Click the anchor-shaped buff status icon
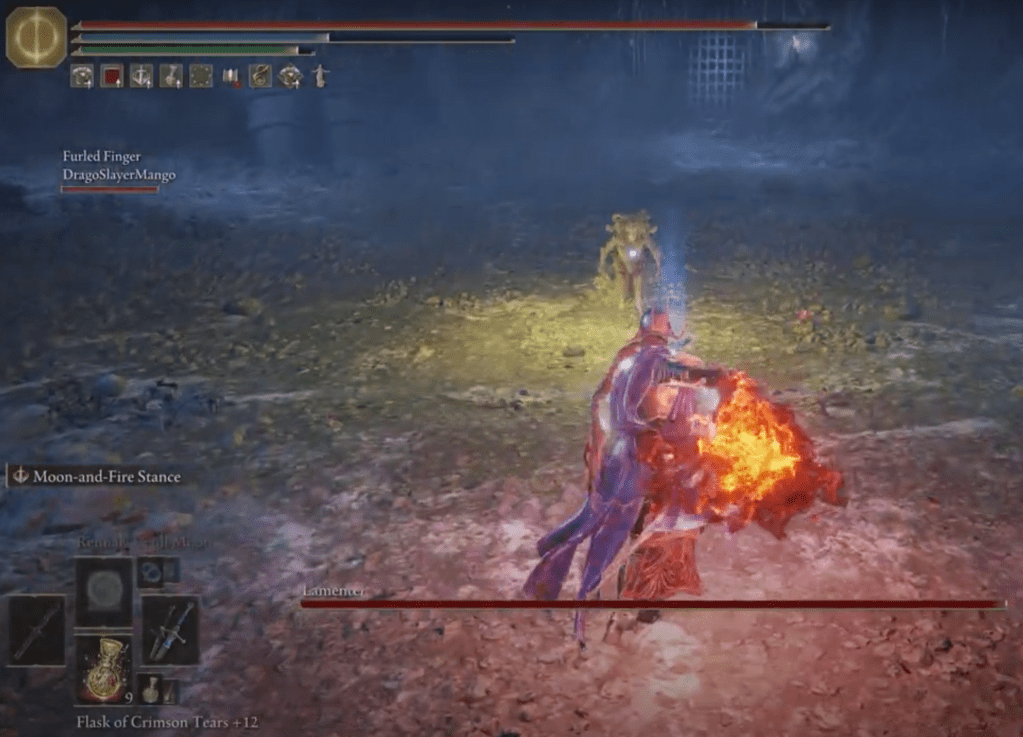Viewport: 1023px width, 737px height. (x=141, y=76)
